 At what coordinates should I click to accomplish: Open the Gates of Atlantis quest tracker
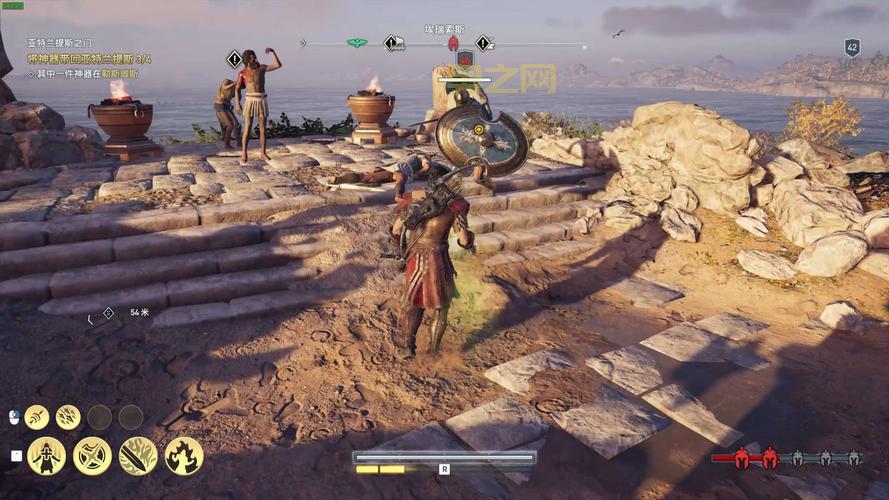pos(59,43)
